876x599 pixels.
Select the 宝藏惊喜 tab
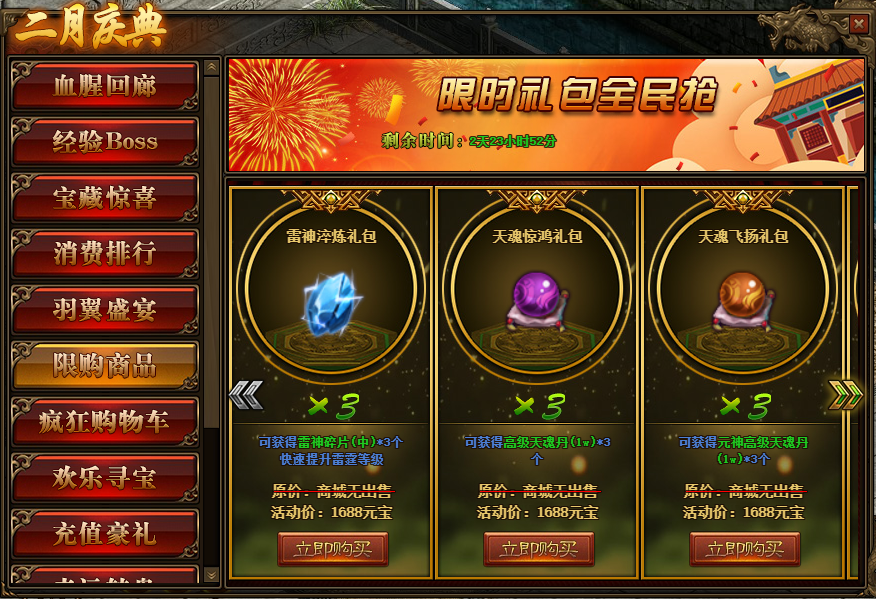105,198
